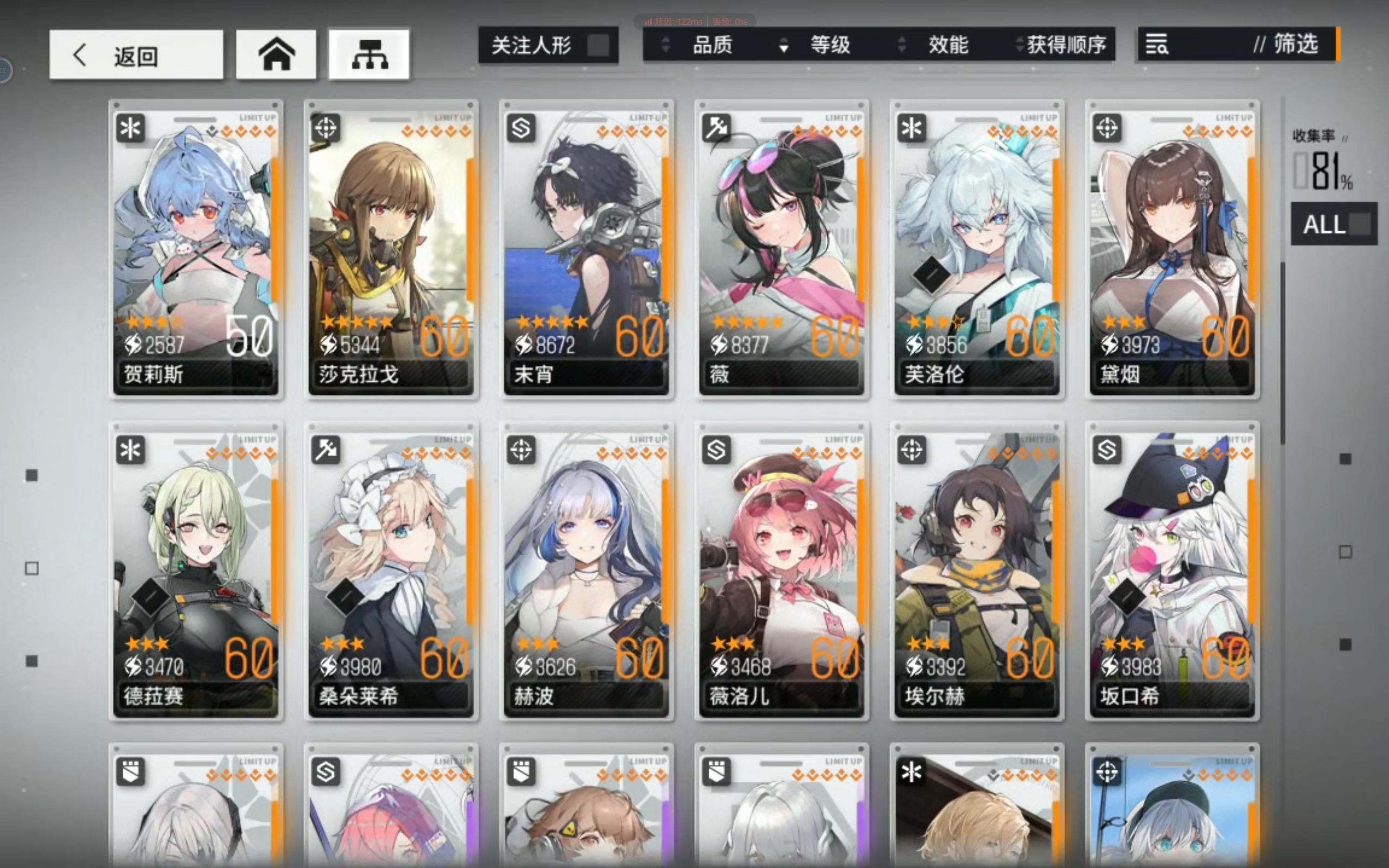This screenshot has height=868, width=1389.
Task: Toggle the 效能 sort direction arrows
Action: point(903,46)
